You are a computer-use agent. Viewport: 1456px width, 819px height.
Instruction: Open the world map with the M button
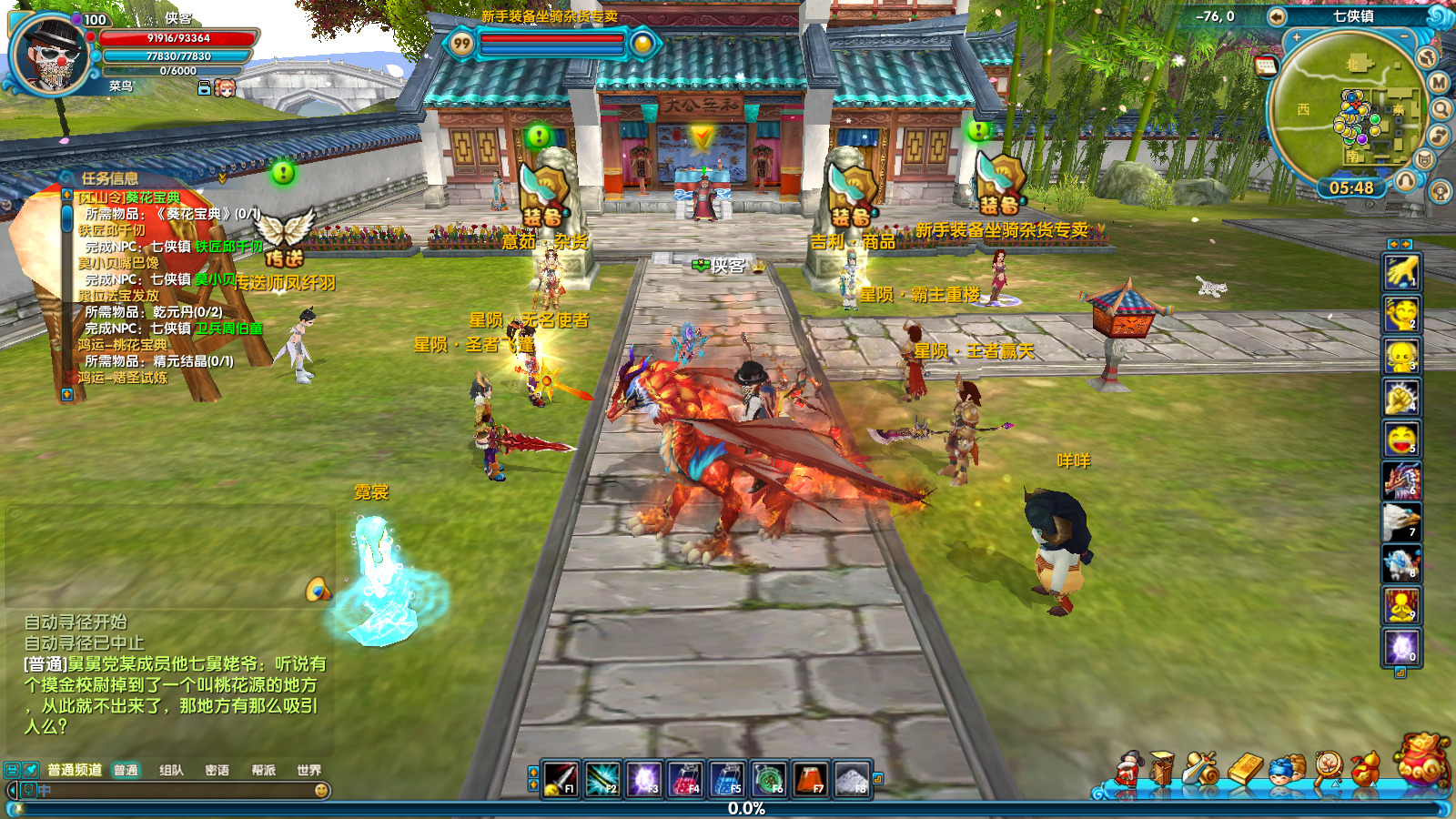tap(1439, 83)
